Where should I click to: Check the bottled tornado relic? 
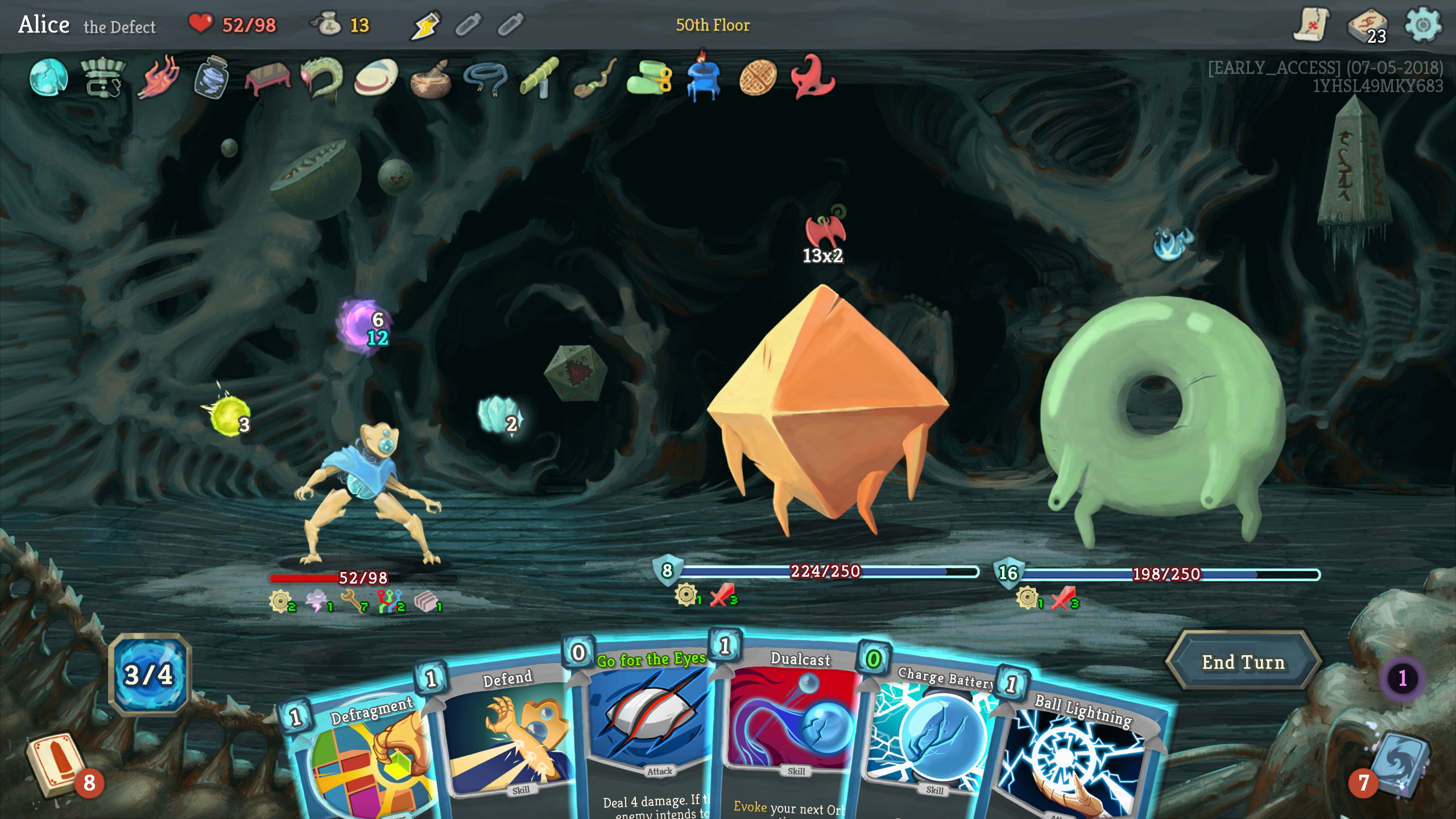(x=212, y=78)
